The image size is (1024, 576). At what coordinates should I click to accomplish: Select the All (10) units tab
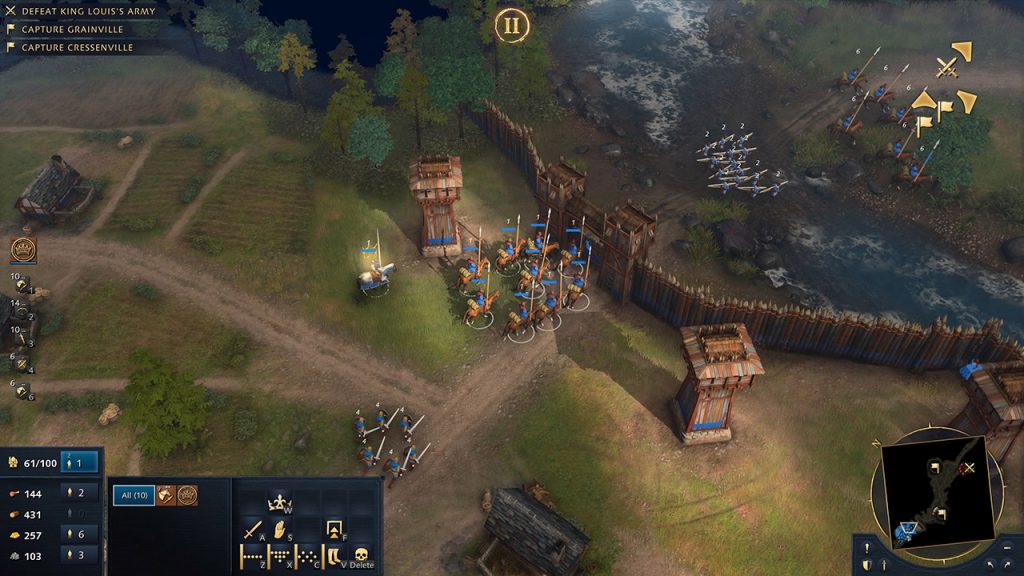(x=133, y=495)
